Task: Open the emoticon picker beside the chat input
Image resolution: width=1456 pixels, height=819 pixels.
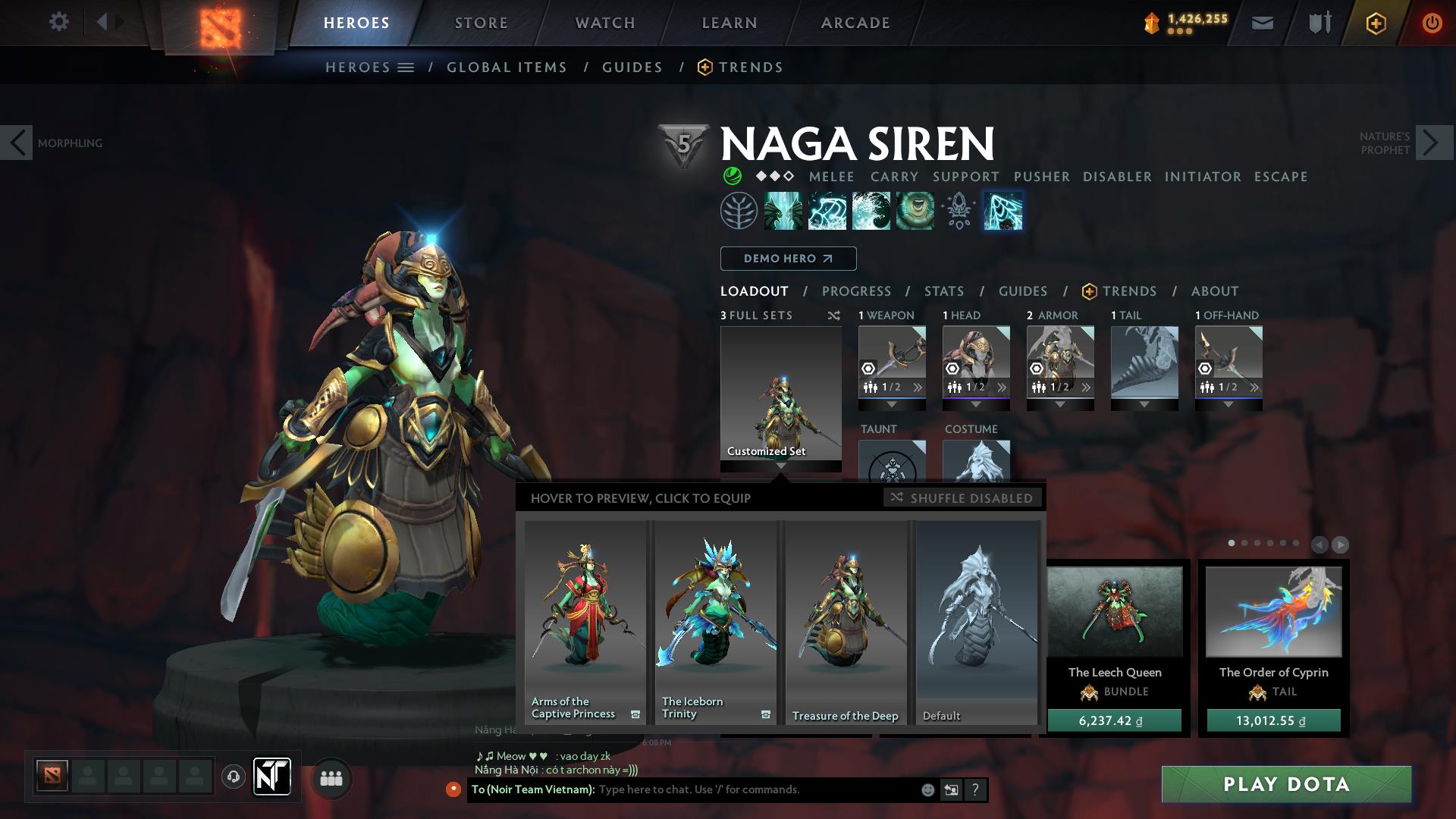Action: [x=927, y=789]
